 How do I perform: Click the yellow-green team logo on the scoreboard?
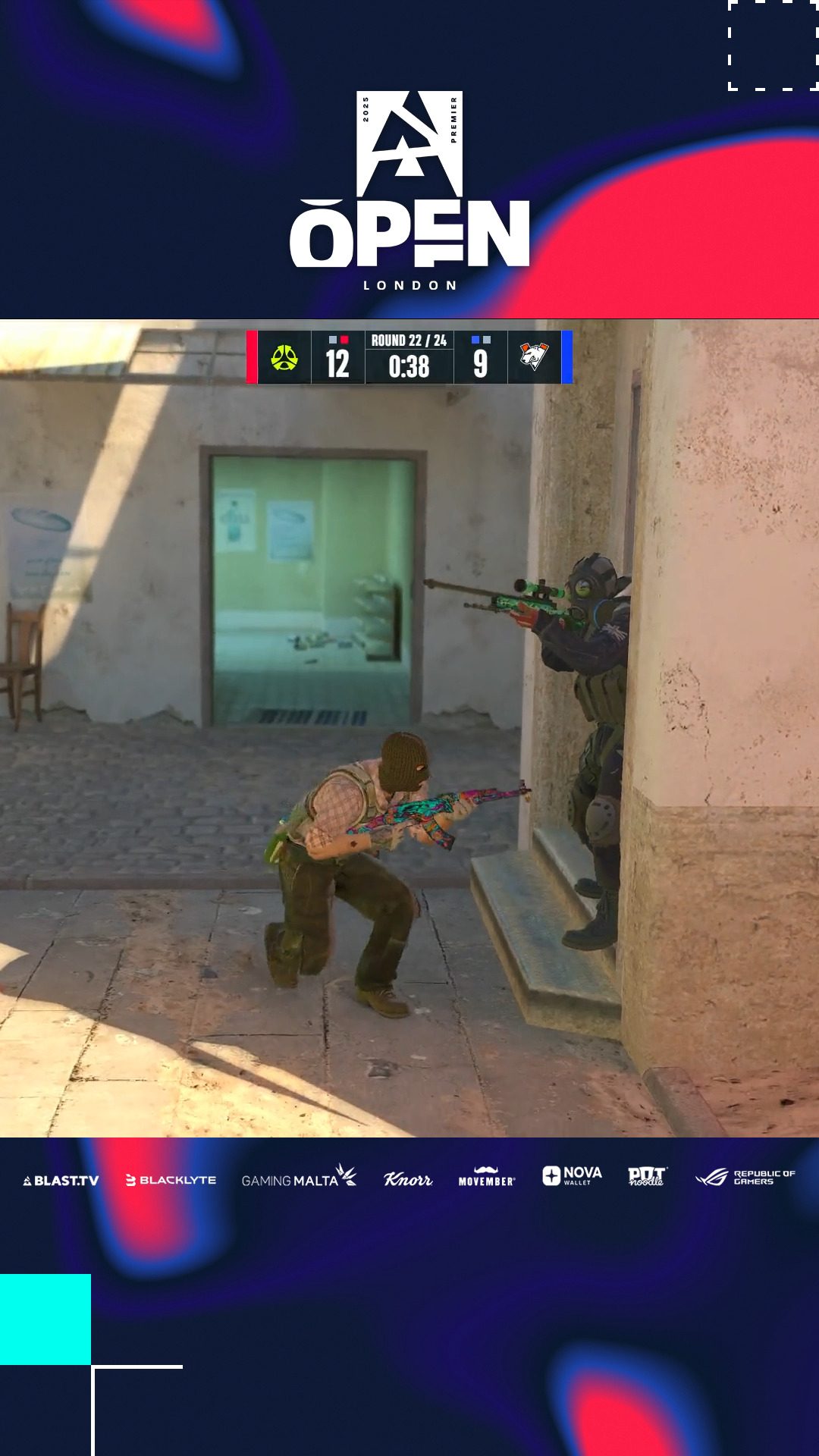coord(284,358)
